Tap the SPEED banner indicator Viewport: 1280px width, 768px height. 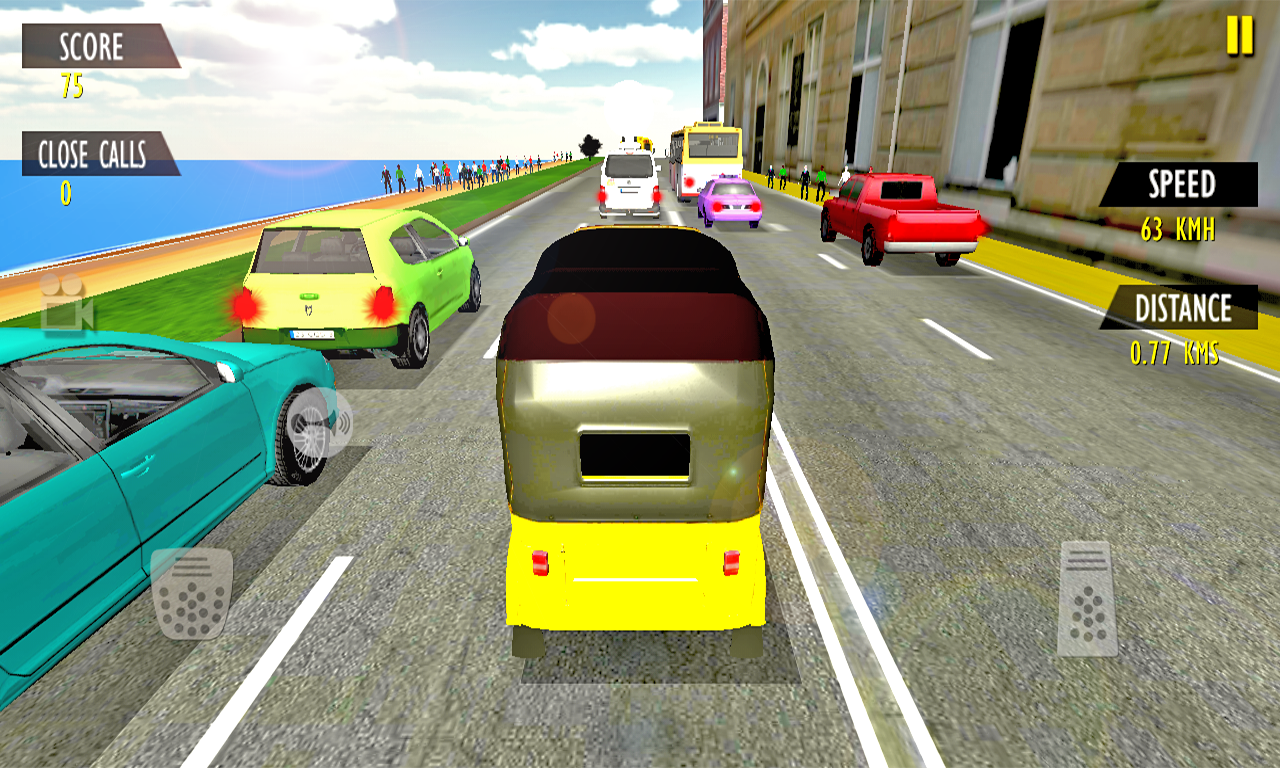pyautogui.click(x=1180, y=186)
